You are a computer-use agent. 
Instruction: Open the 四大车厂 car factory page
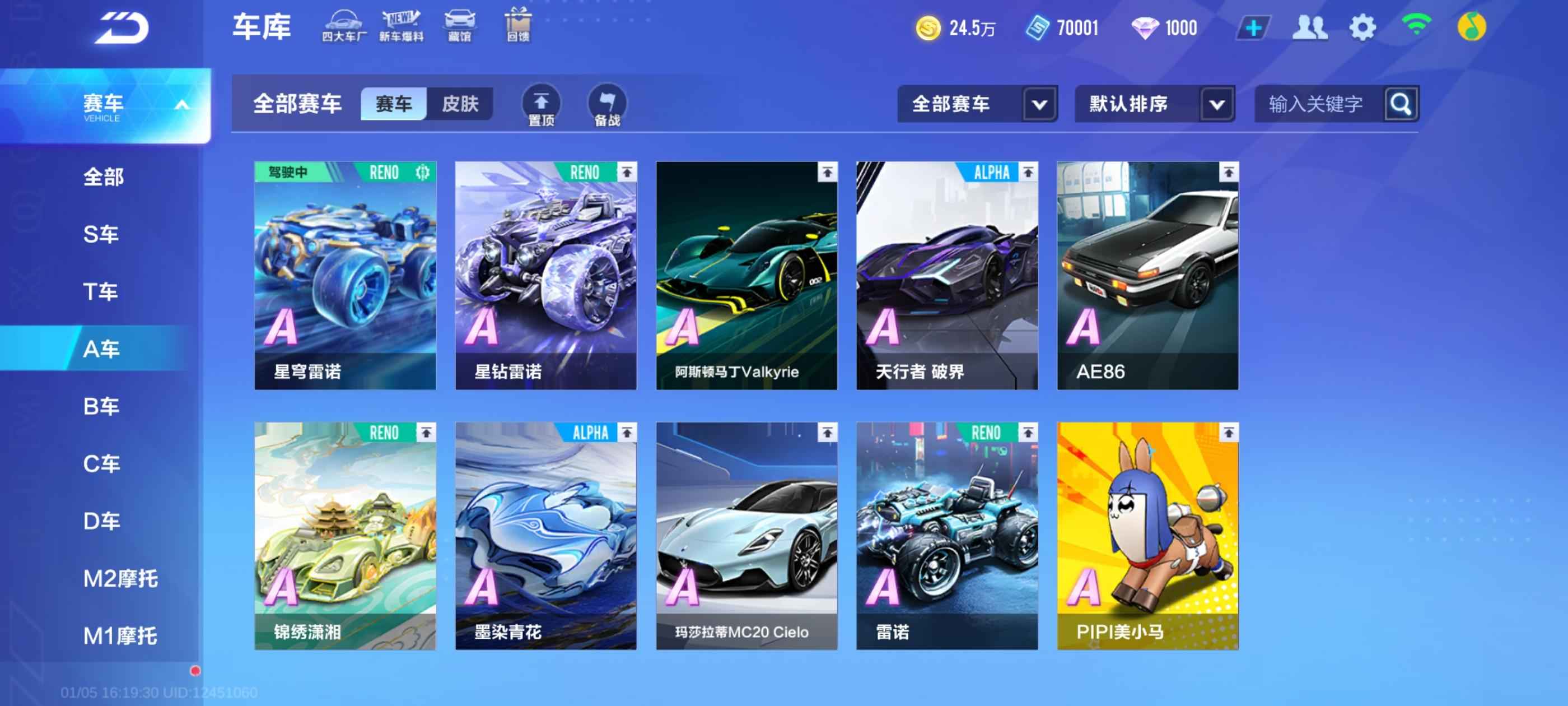(x=344, y=26)
